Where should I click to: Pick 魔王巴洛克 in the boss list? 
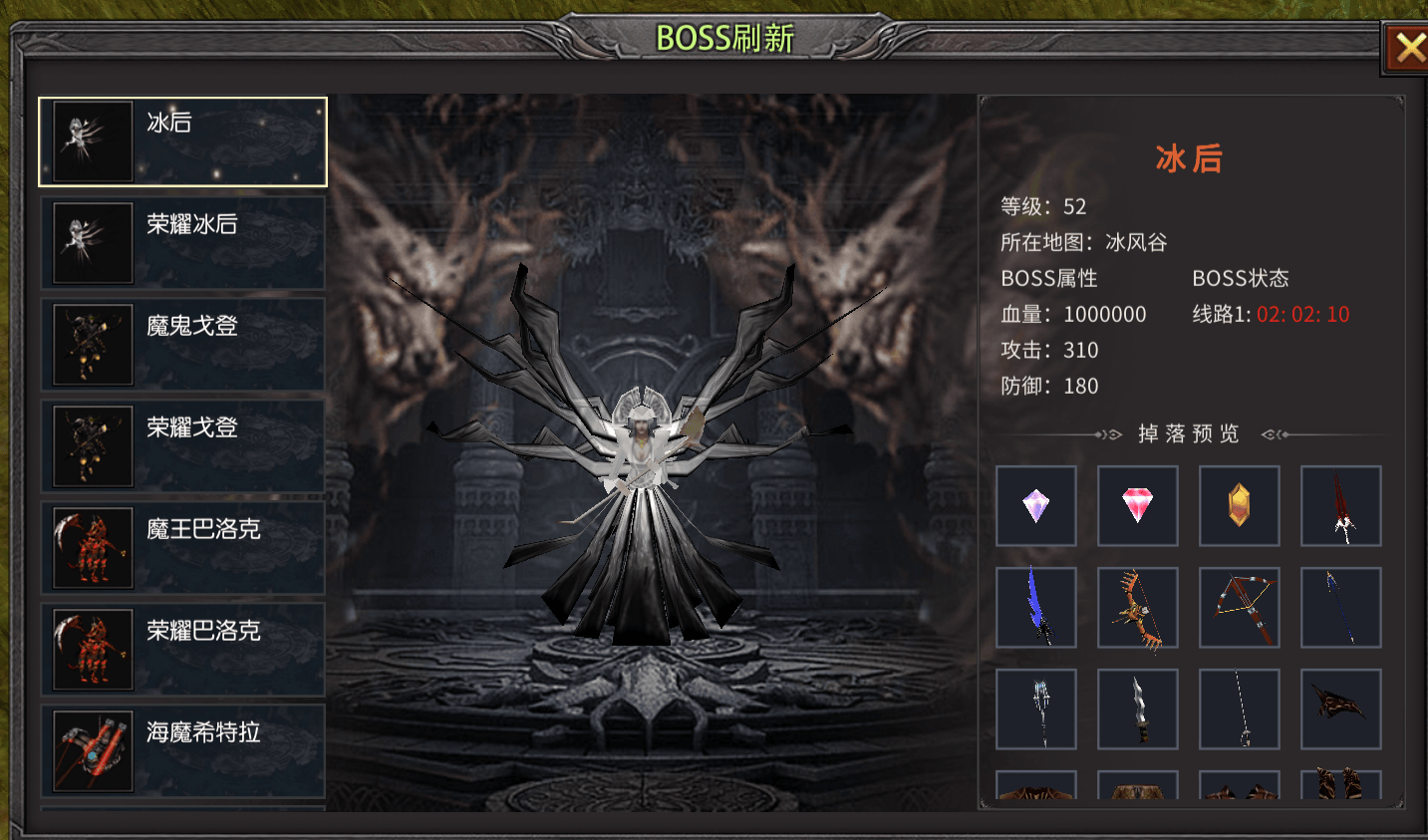pos(183,548)
